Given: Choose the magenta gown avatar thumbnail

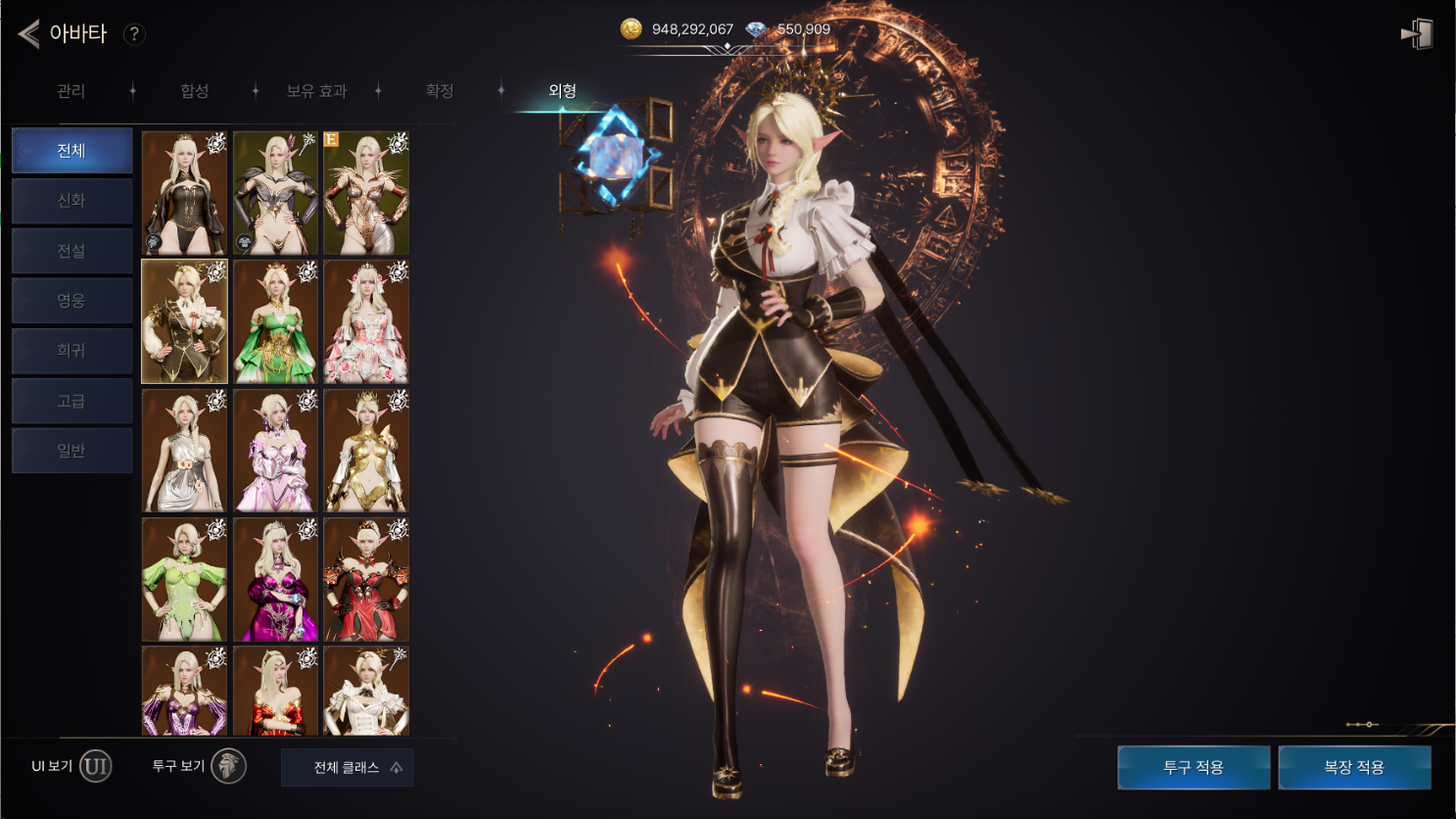Looking at the screenshot, I should coord(275,580).
